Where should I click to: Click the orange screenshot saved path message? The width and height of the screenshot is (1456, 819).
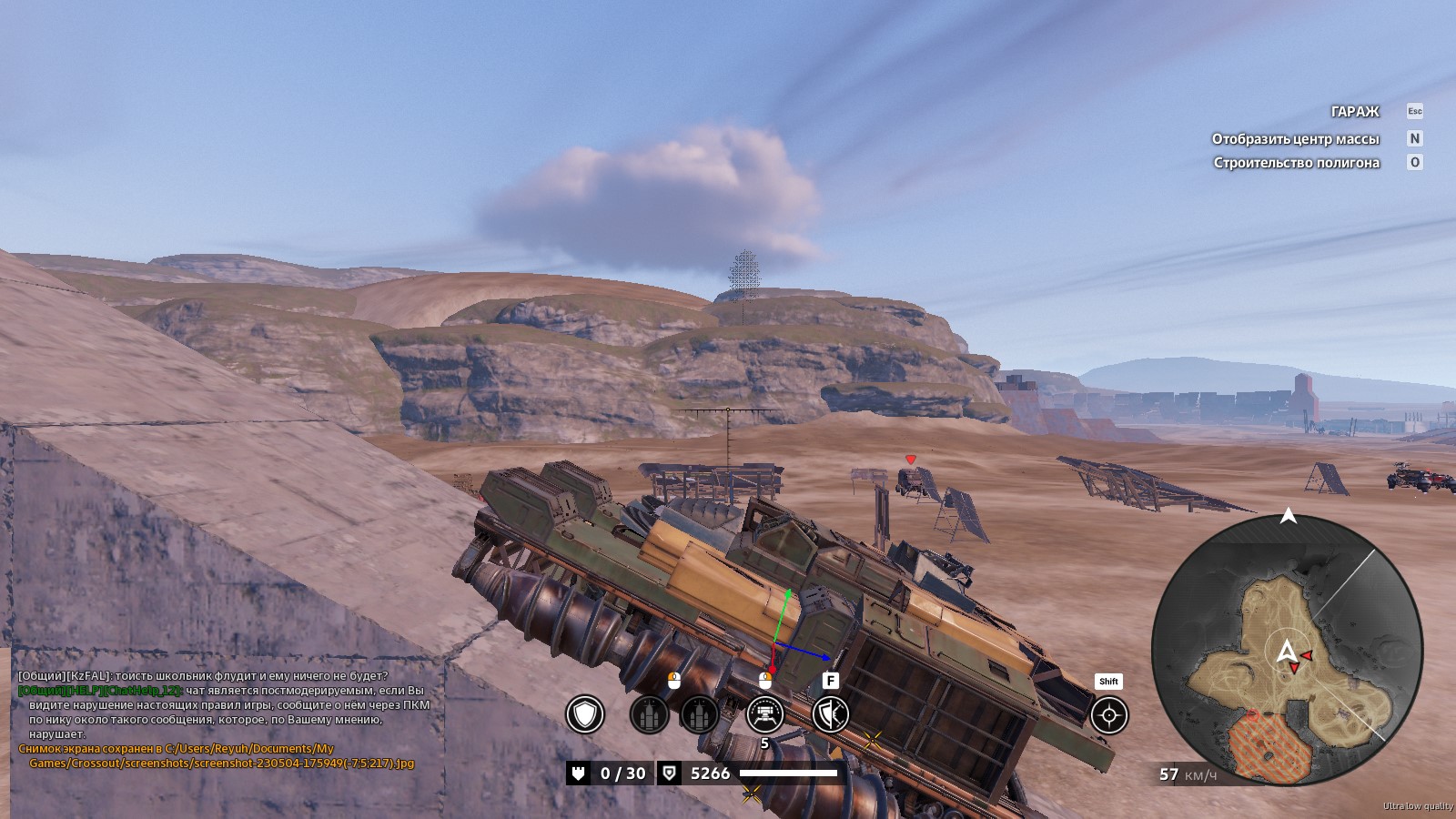tap(216, 756)
